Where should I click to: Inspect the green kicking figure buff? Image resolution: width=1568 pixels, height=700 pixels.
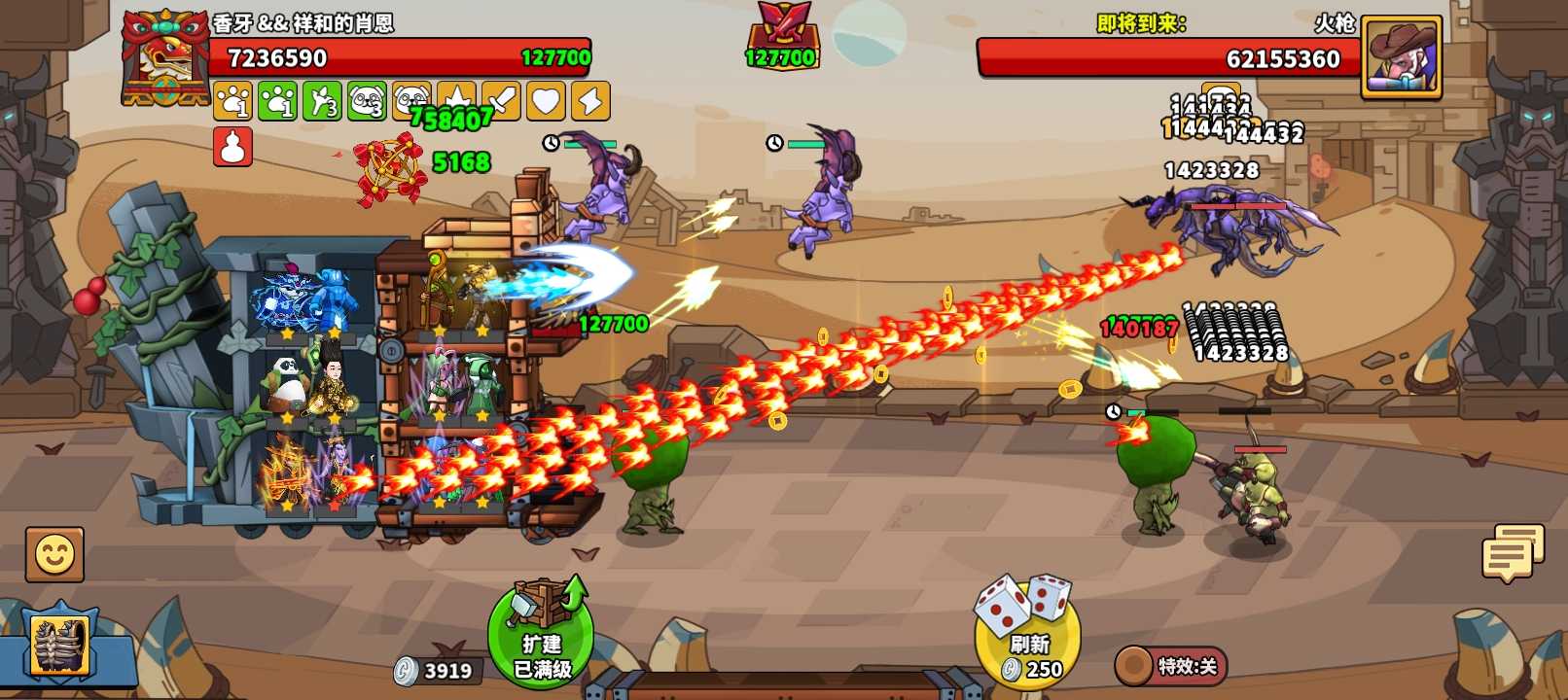(x=322, y=101)
